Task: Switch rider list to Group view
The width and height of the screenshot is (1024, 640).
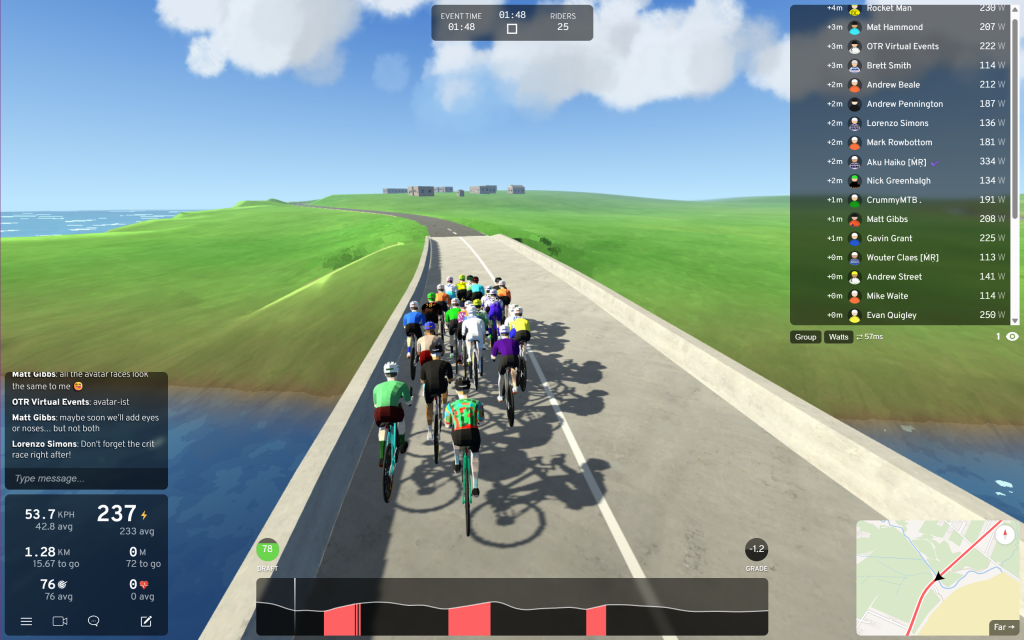Action: pyautogui.click(x=805, y=337)
